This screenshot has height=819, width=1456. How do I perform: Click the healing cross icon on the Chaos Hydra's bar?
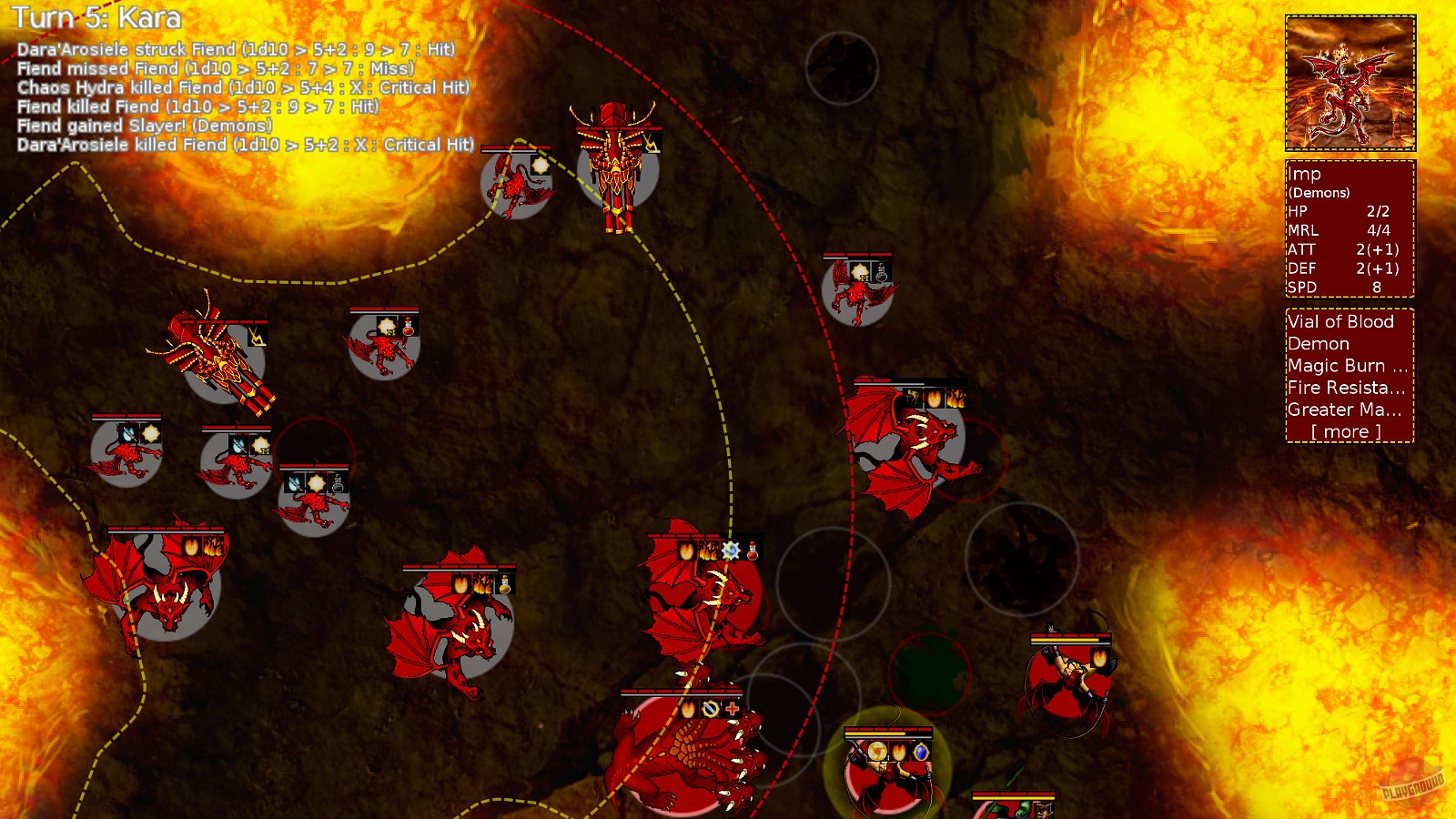pos(732,709)
